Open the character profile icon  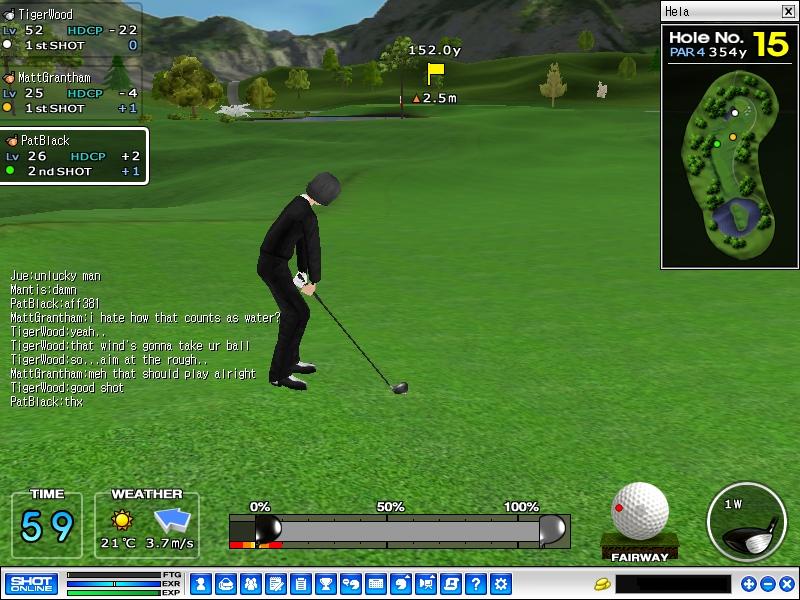[200, 584]
